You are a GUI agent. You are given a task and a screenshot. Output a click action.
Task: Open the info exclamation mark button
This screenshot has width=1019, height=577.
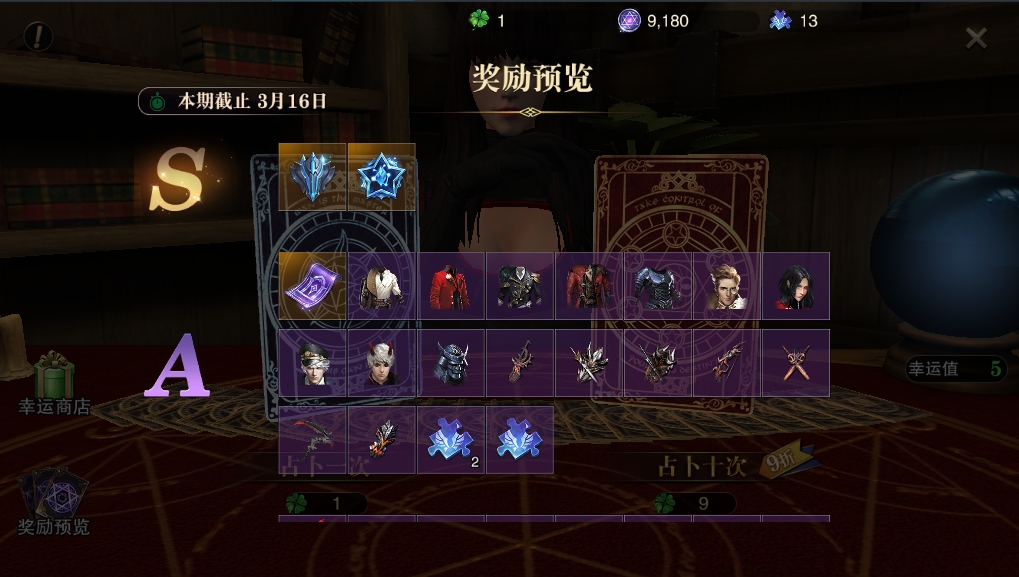(x=38, y=37)
